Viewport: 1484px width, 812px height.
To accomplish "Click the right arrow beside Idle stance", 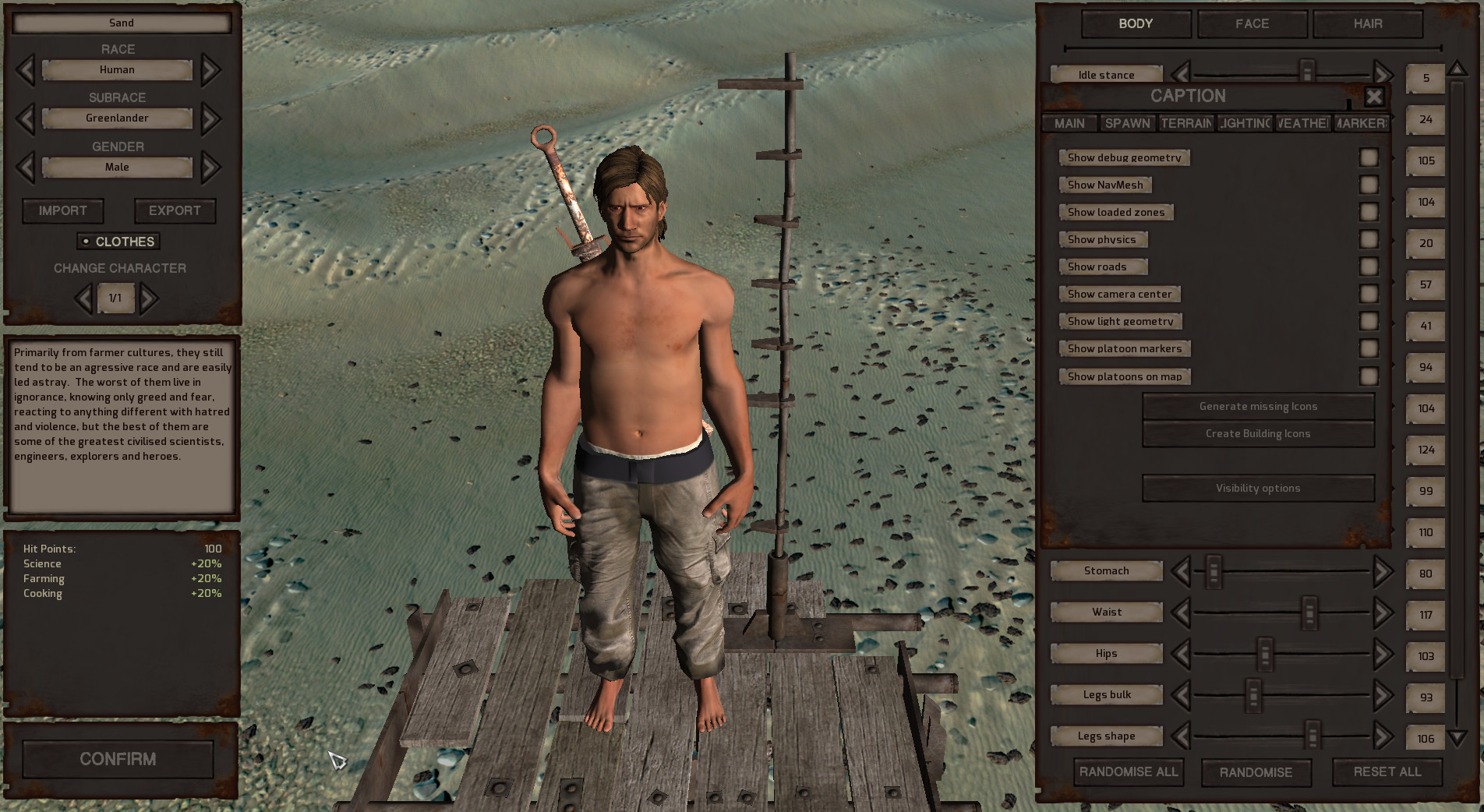I will pyautogui.click(x=1384, y=74).
